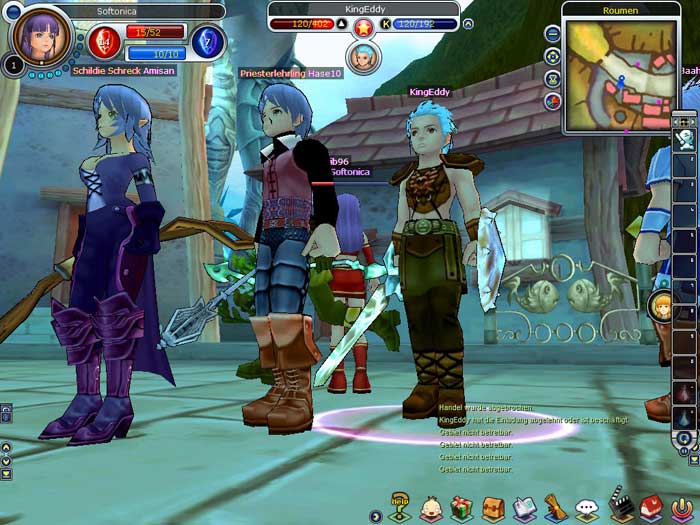Click the Roumen minimap
The width and height of the screenshot is (700, 525).
point(620,77)
